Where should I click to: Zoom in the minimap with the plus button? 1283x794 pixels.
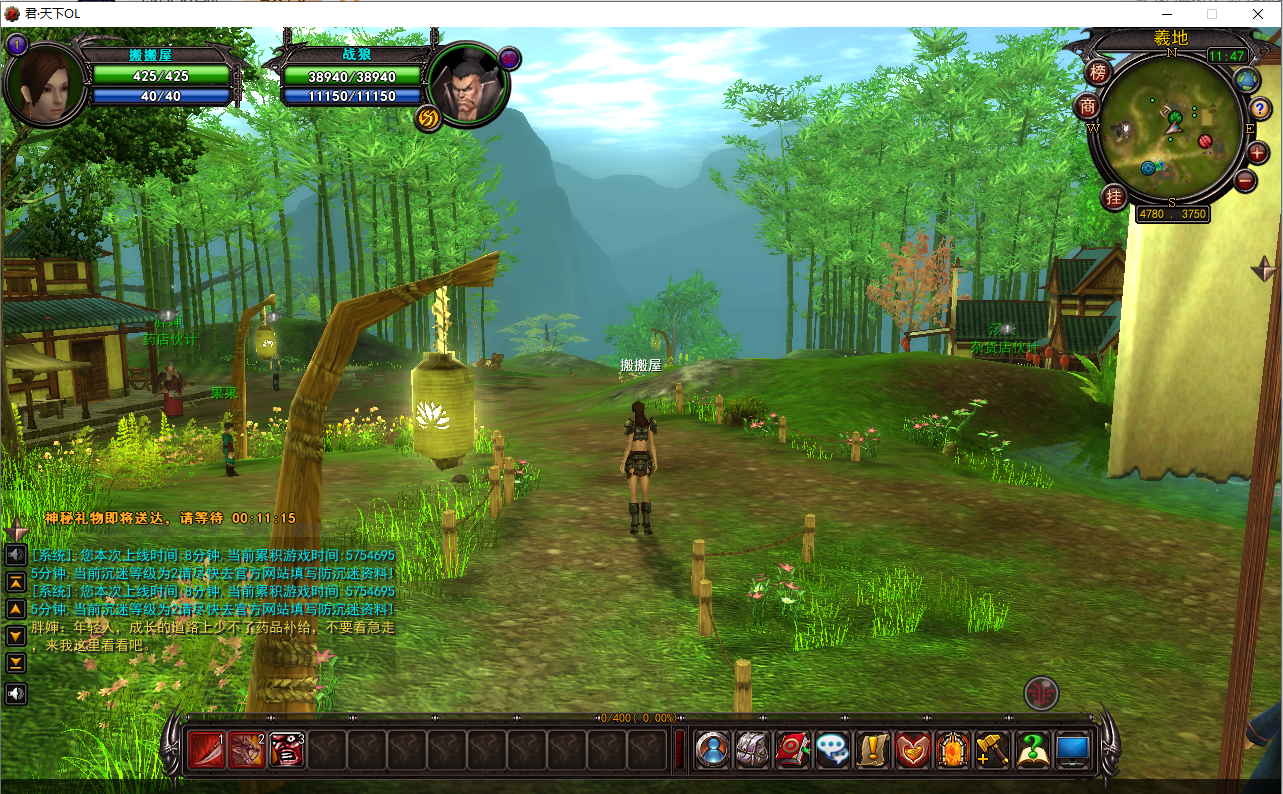[1257, 152]
